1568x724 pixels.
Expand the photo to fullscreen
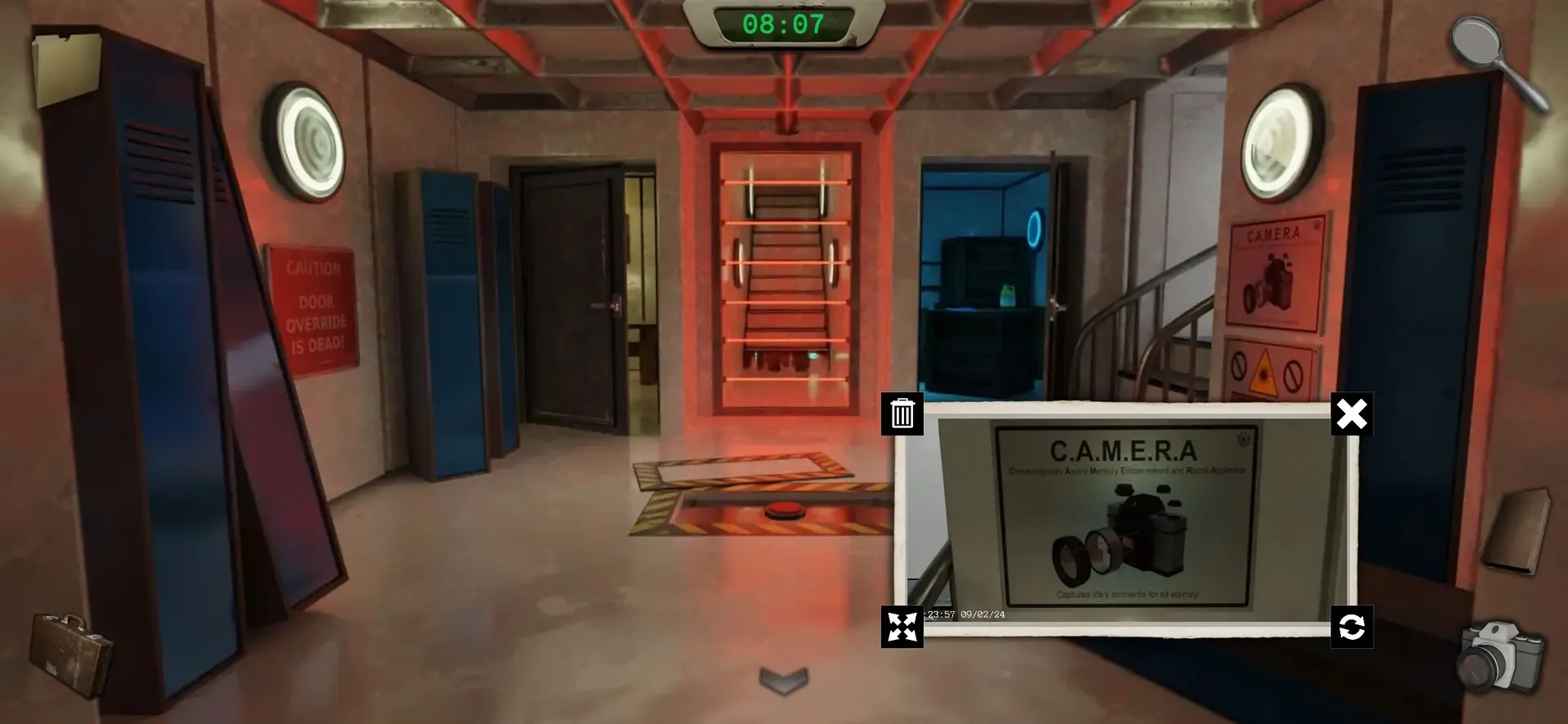[901, 628]
